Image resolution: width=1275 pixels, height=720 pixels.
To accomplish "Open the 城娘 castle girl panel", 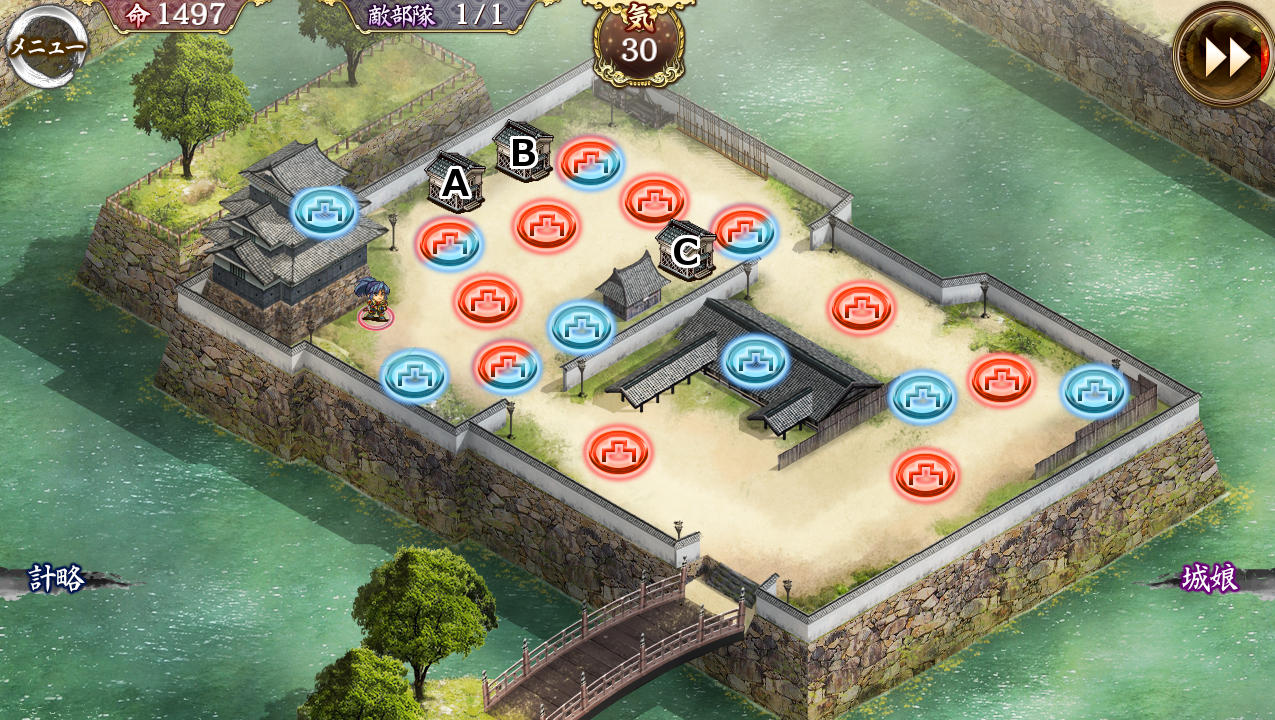I will [x=1209, y=578].
